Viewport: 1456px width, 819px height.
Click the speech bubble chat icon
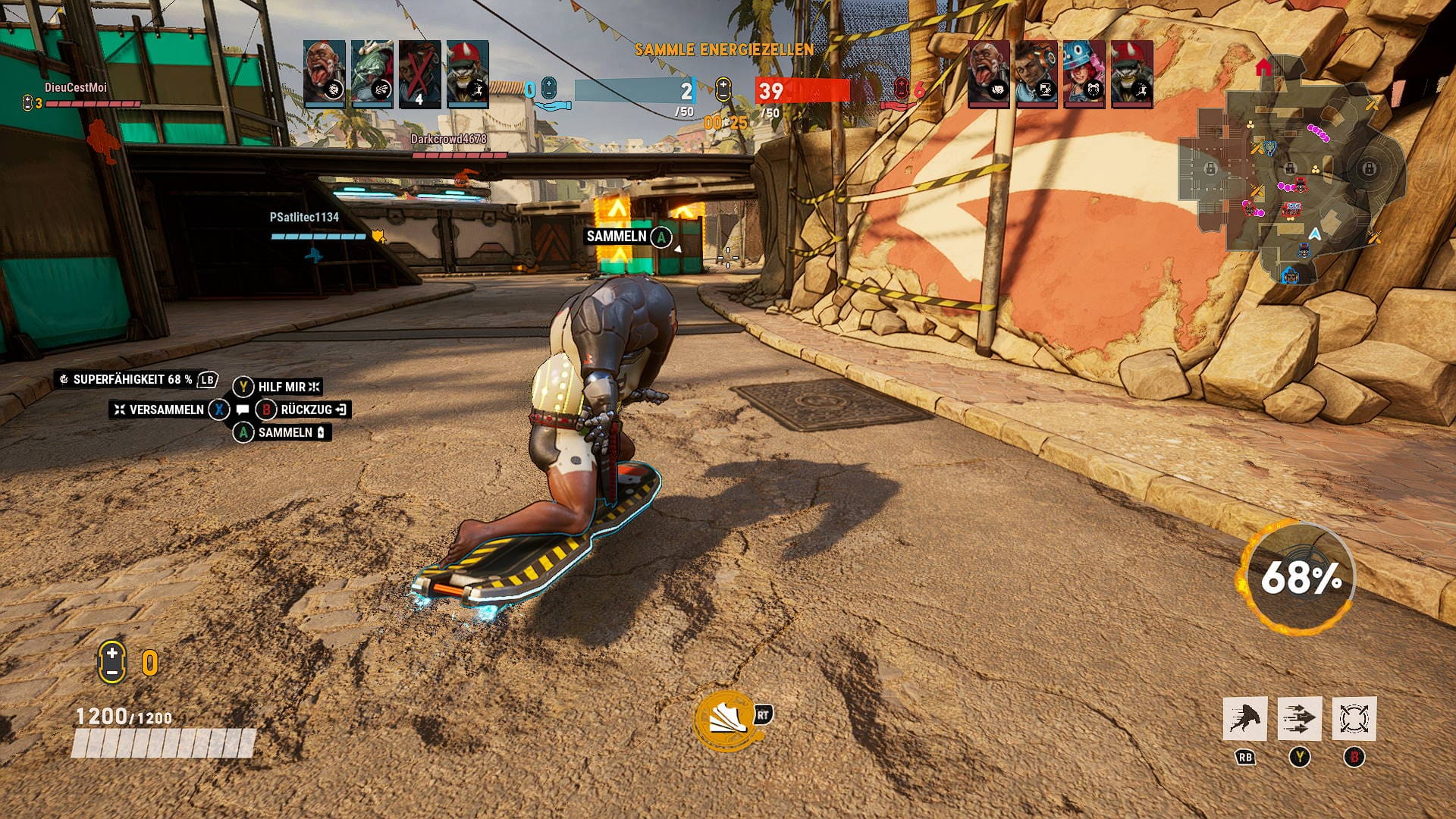coord(243,409)
